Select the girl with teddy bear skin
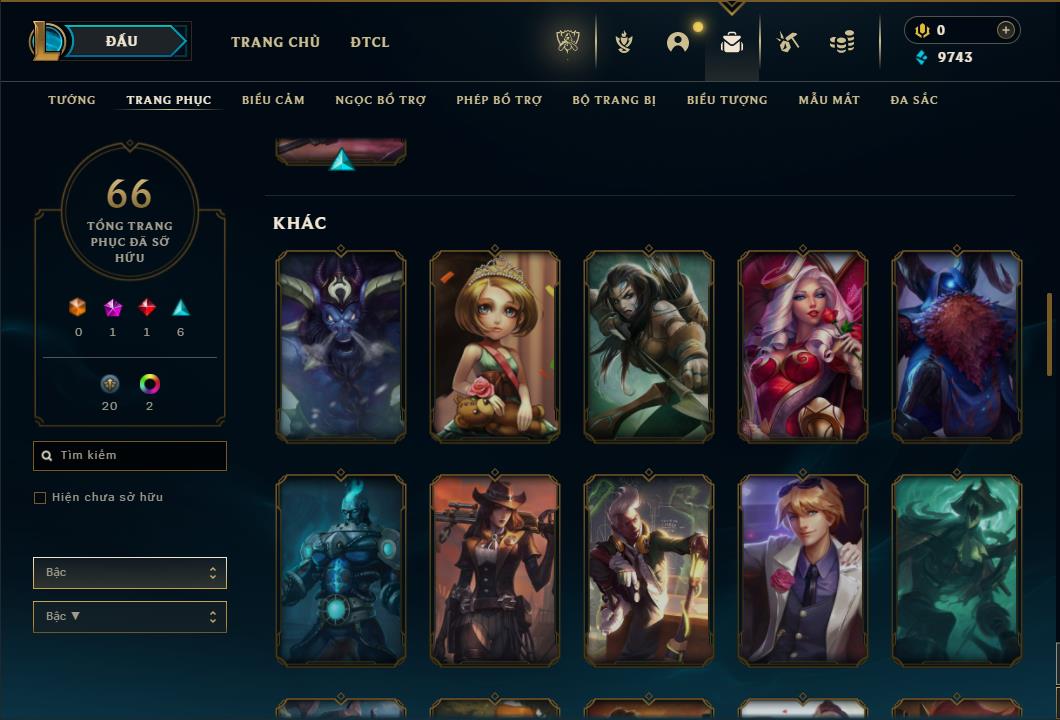The height and width of the screenshot is (720, 1060). pyautogui.click(x=495, y=345)
